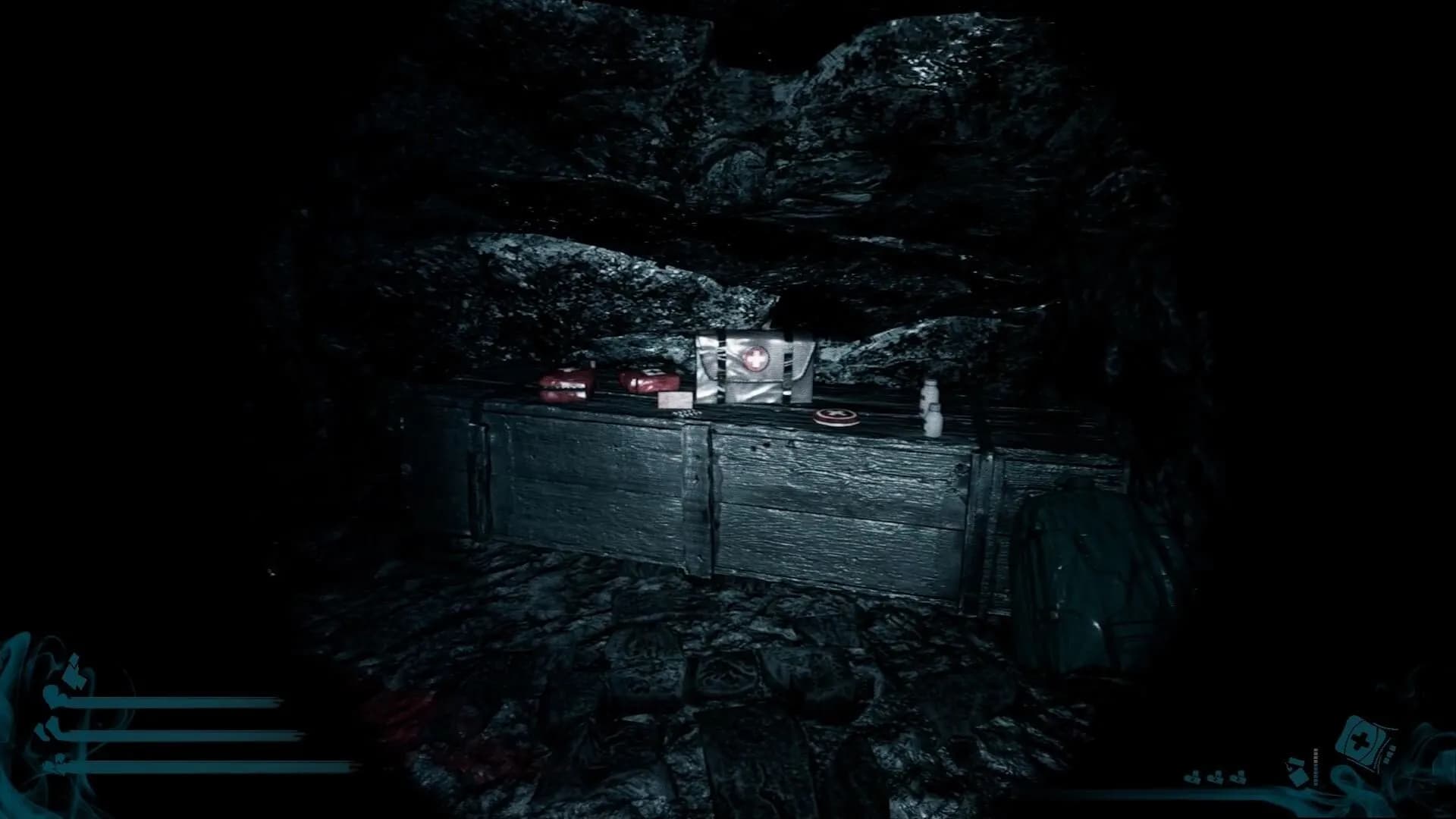Click the leftmost grenade icon in the HUD
Screen dimensions: 1456x819
pyautogui.click(x=1193, y=778)
